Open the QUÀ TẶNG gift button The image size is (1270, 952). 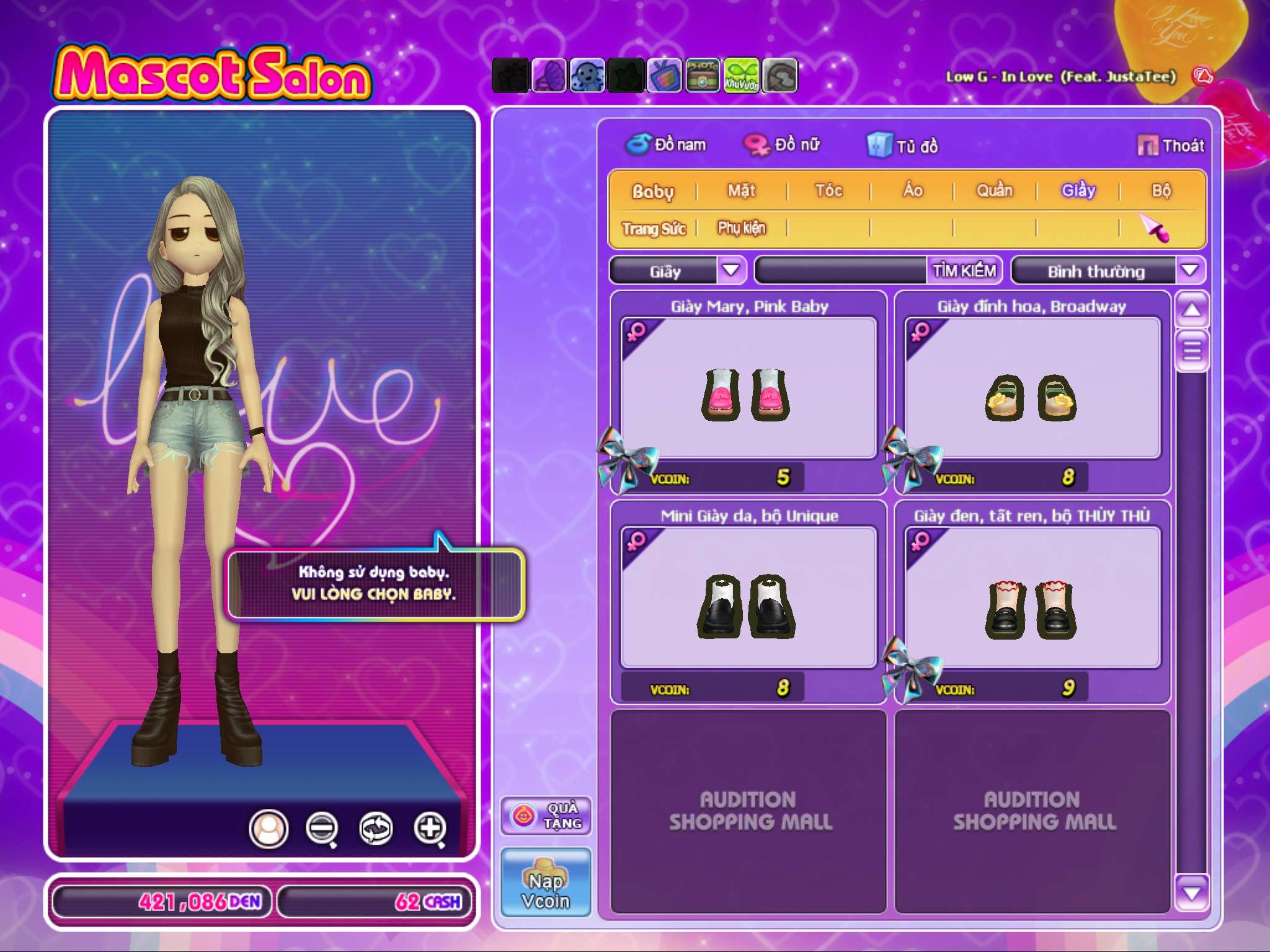[546, 816]
